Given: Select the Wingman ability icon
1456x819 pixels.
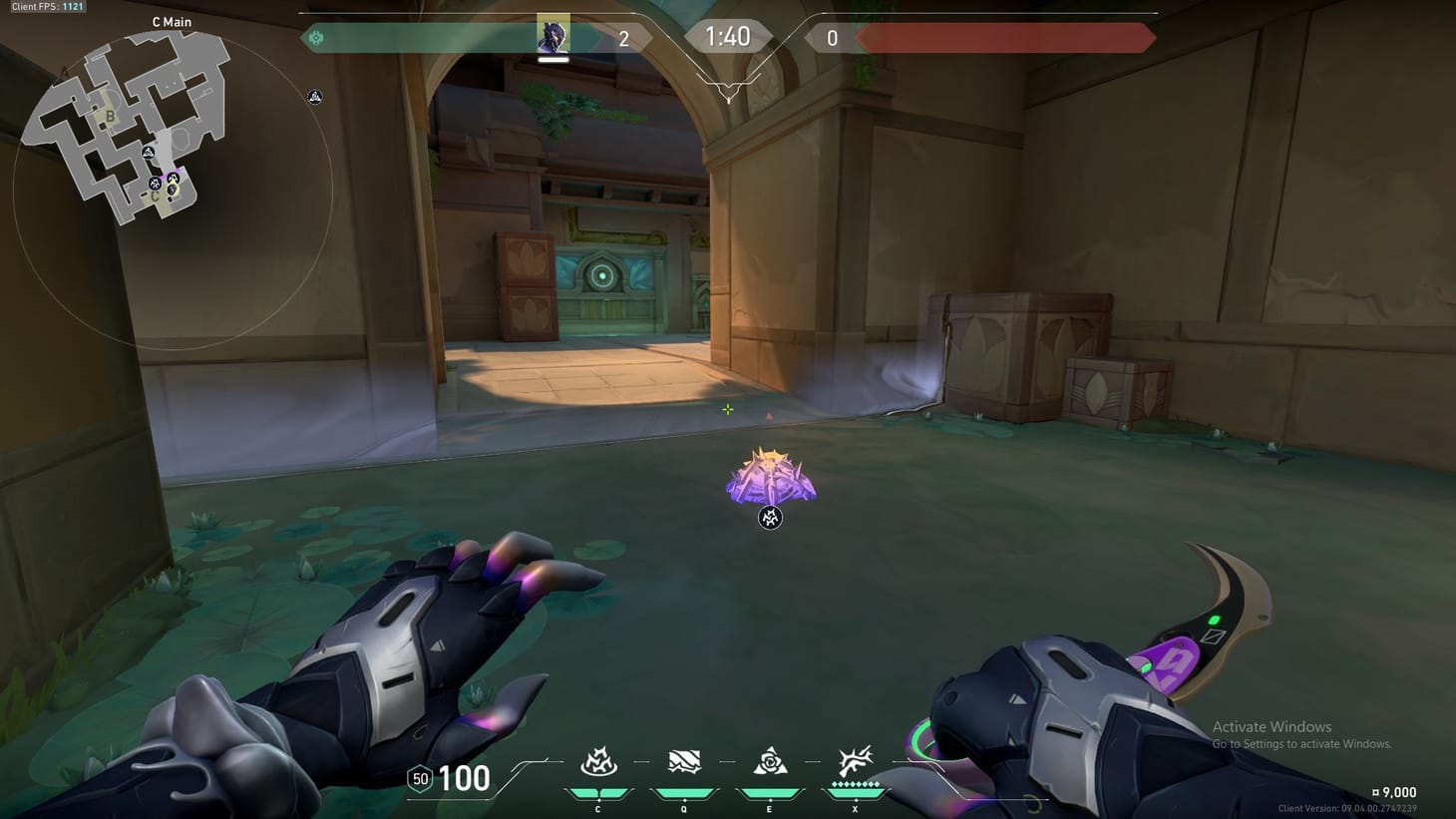Looking at the screenshot, I should (683, 759).
